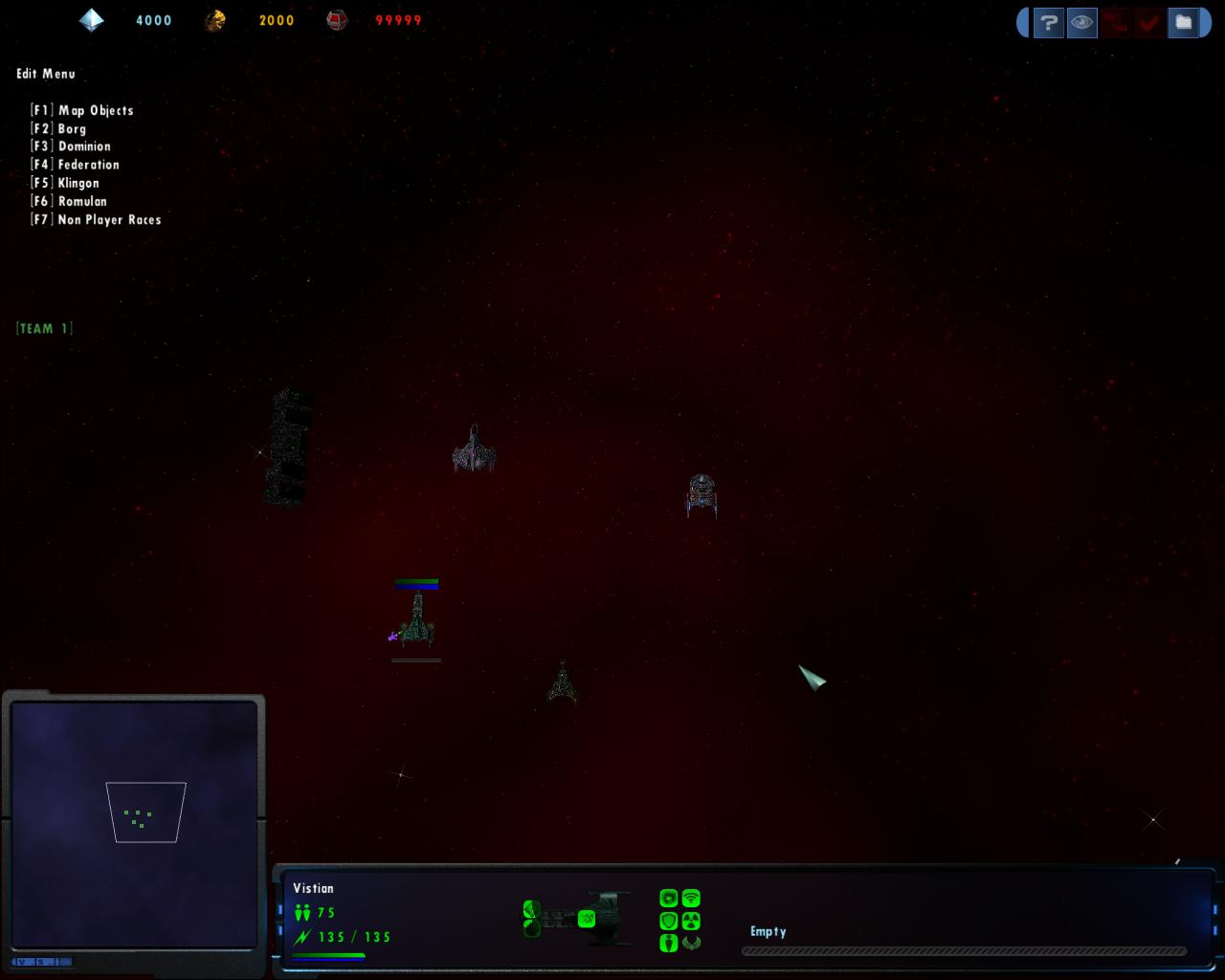The width and height of the screenshot is (1225, 980).
Task: Select the sensors signal system icon
Action: [x=691, y=899]
